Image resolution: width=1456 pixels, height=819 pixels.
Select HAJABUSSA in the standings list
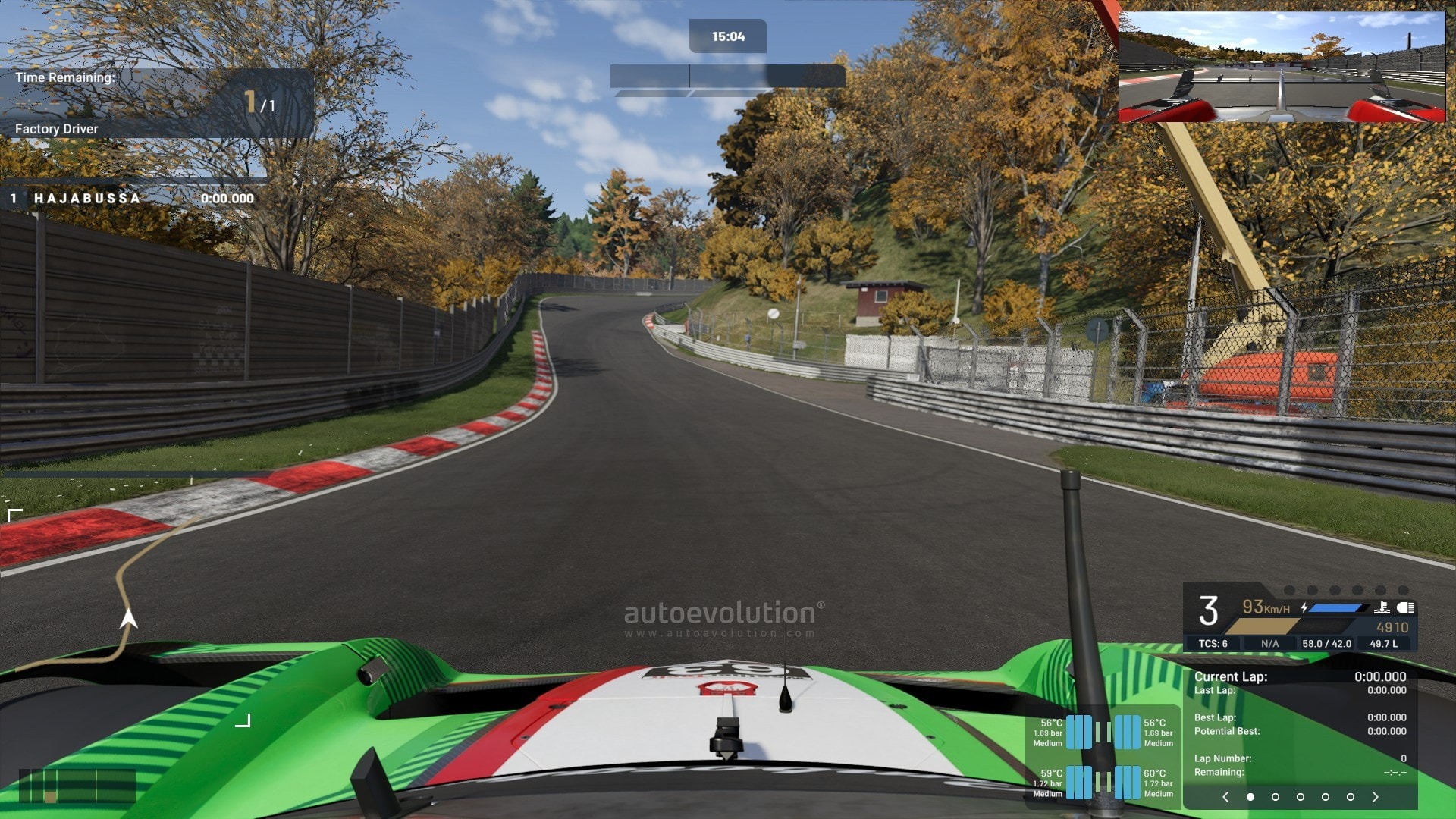pos(87,199)
